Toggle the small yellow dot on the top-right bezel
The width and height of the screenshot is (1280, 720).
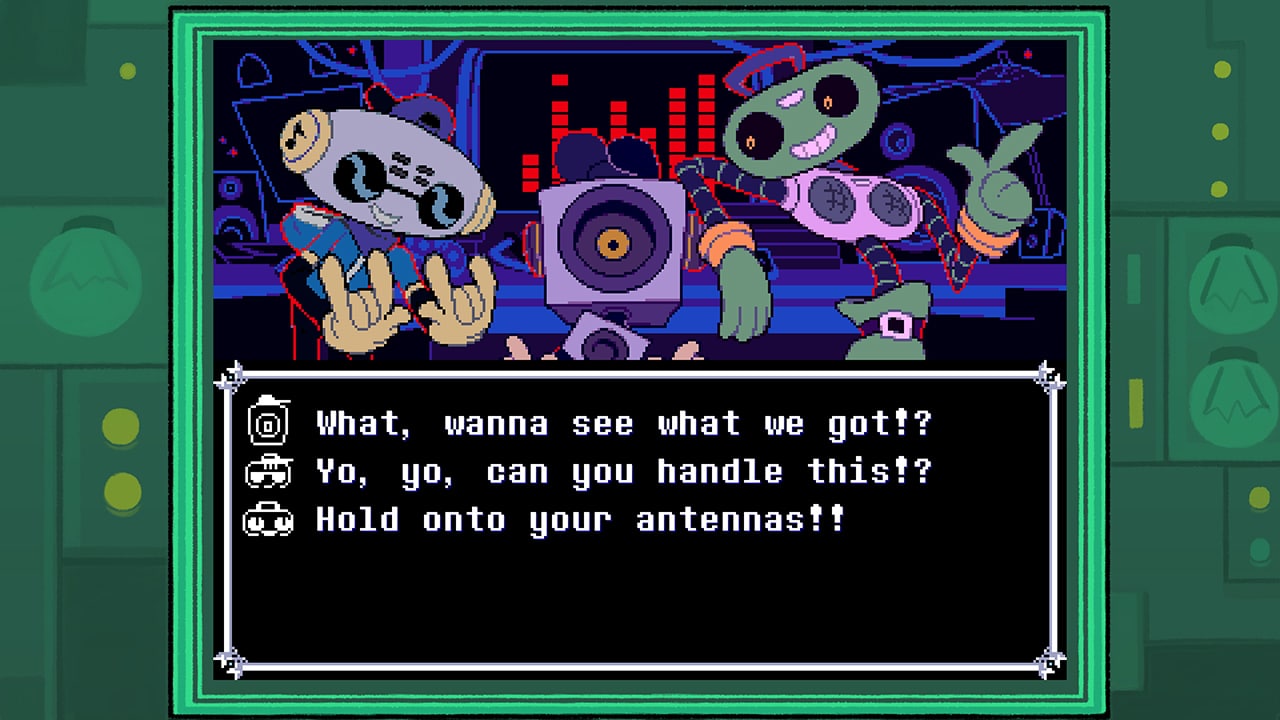tap(1222, 71)
